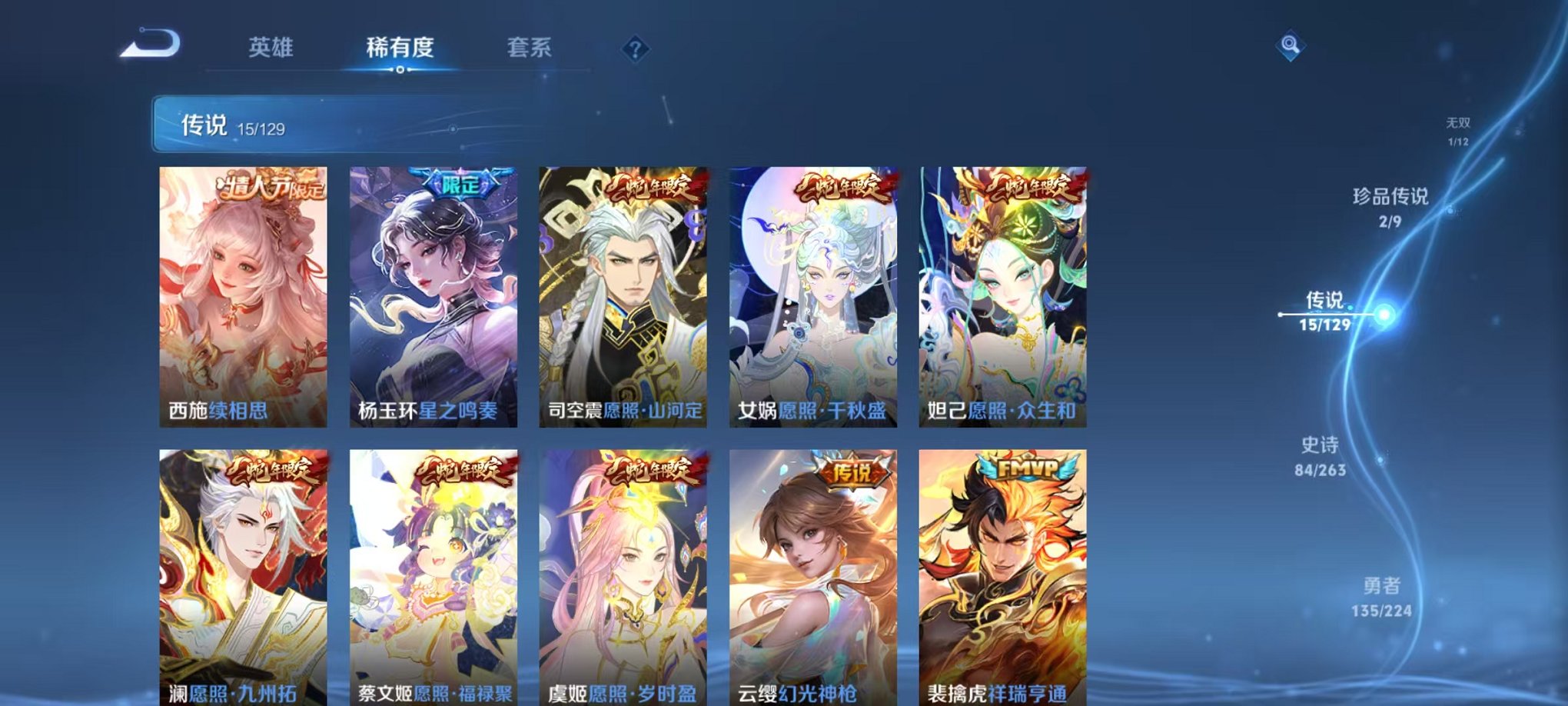Click the 蛇年限定 badge on 司空震's skin
The height and width of the screenshot is (706, 1568).
656,185
